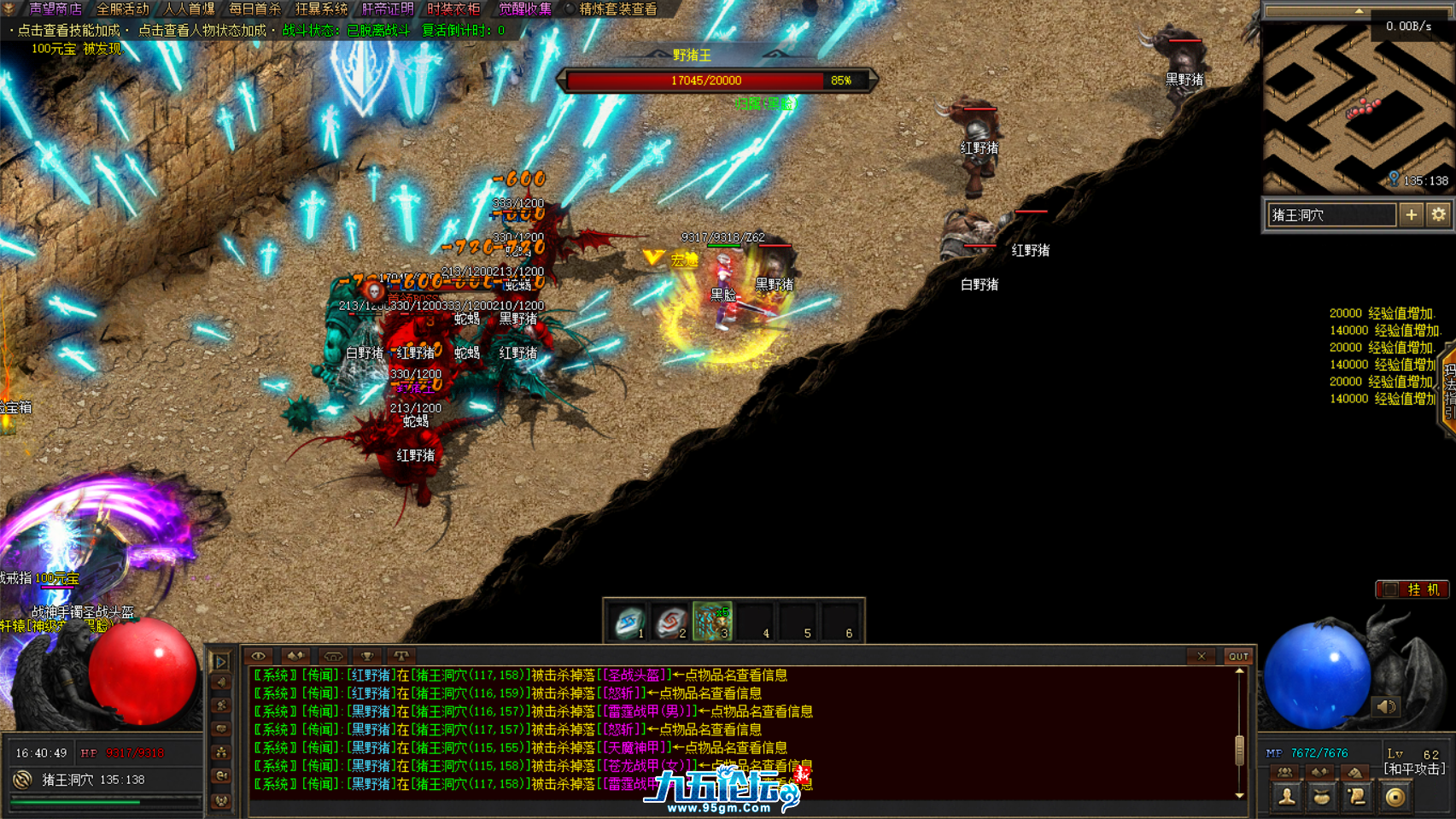Screen dimensions: 1456x819
Task: Click the minimap of 猪王洞穴
Action: point(1356,108)
